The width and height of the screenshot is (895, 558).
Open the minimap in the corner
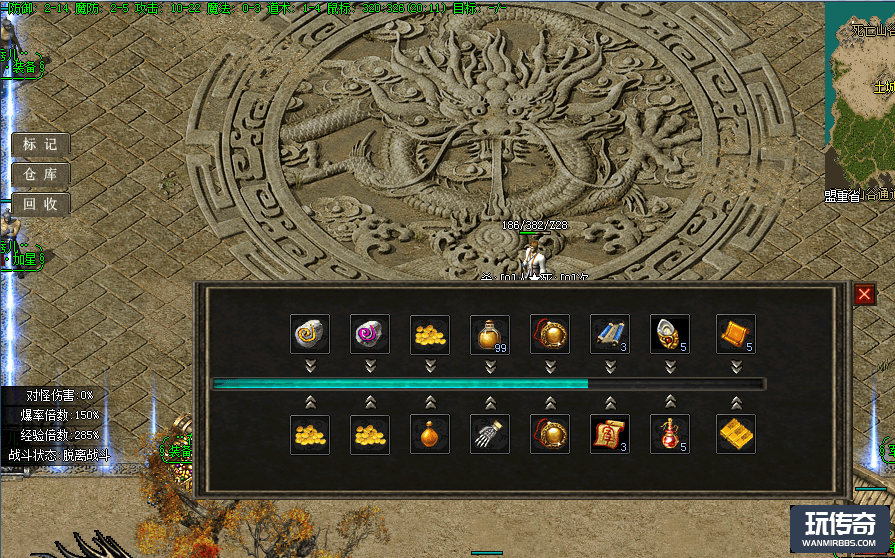860,100
